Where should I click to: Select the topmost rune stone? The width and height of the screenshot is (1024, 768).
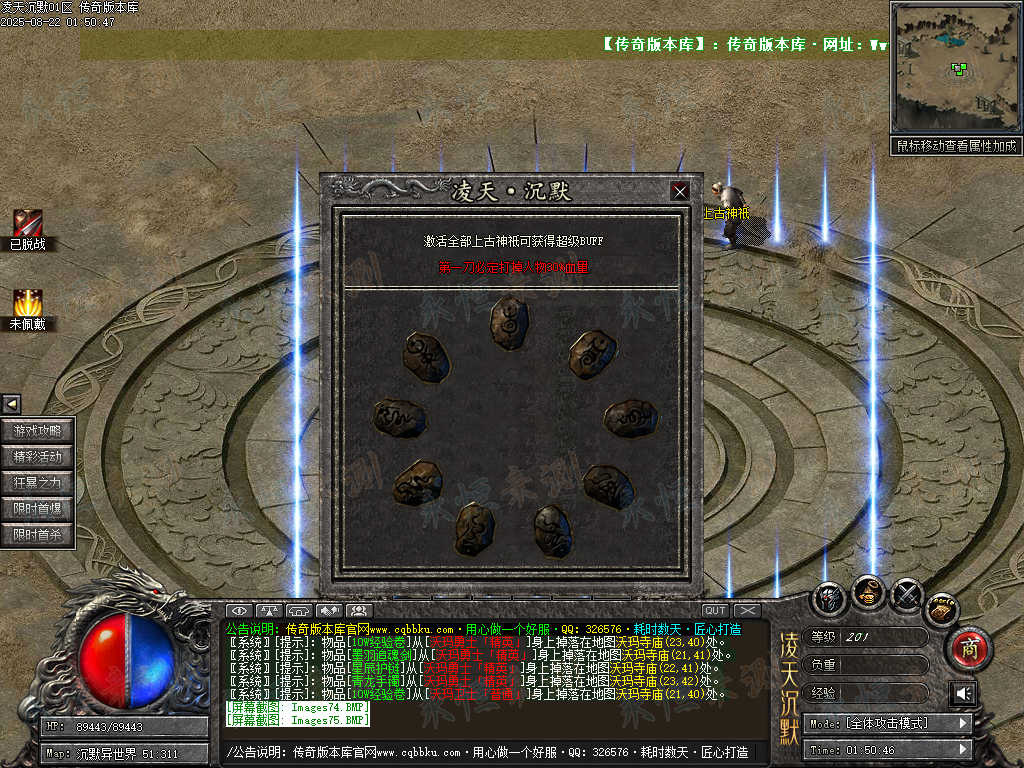509,322
